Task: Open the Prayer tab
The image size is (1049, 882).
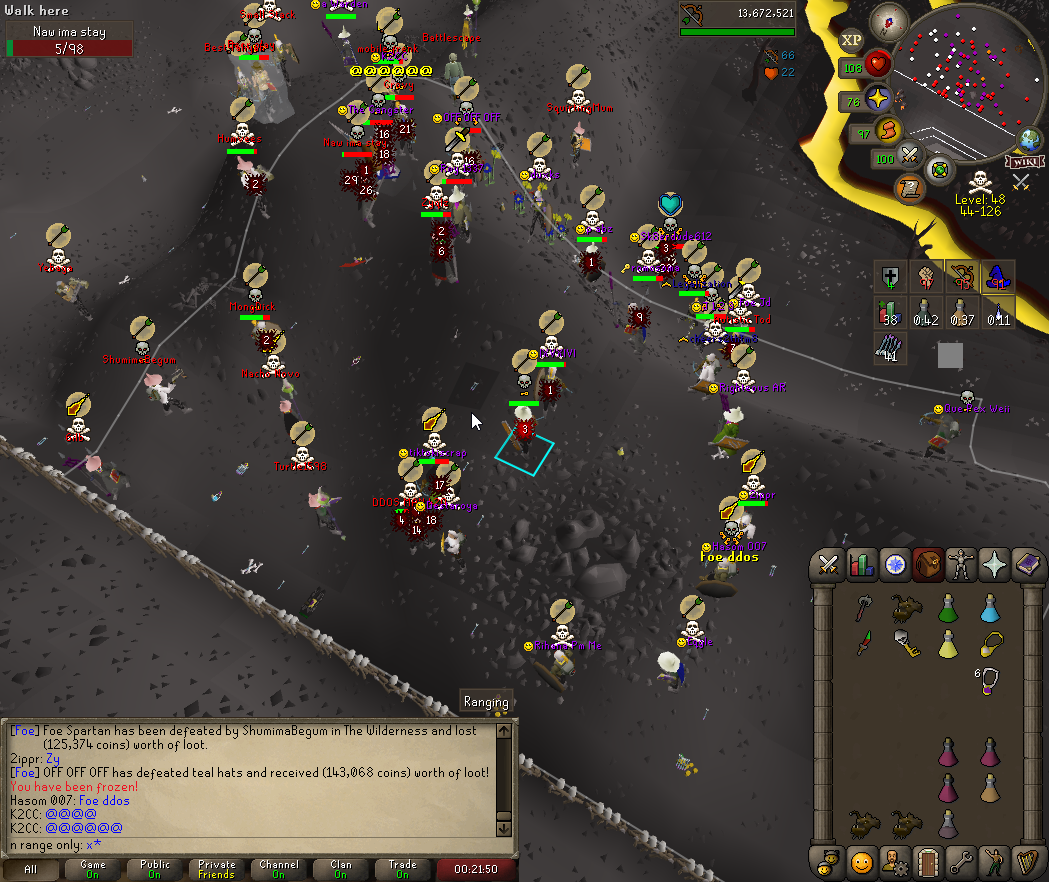Action: pyautogui.click(x=994, y=565)
